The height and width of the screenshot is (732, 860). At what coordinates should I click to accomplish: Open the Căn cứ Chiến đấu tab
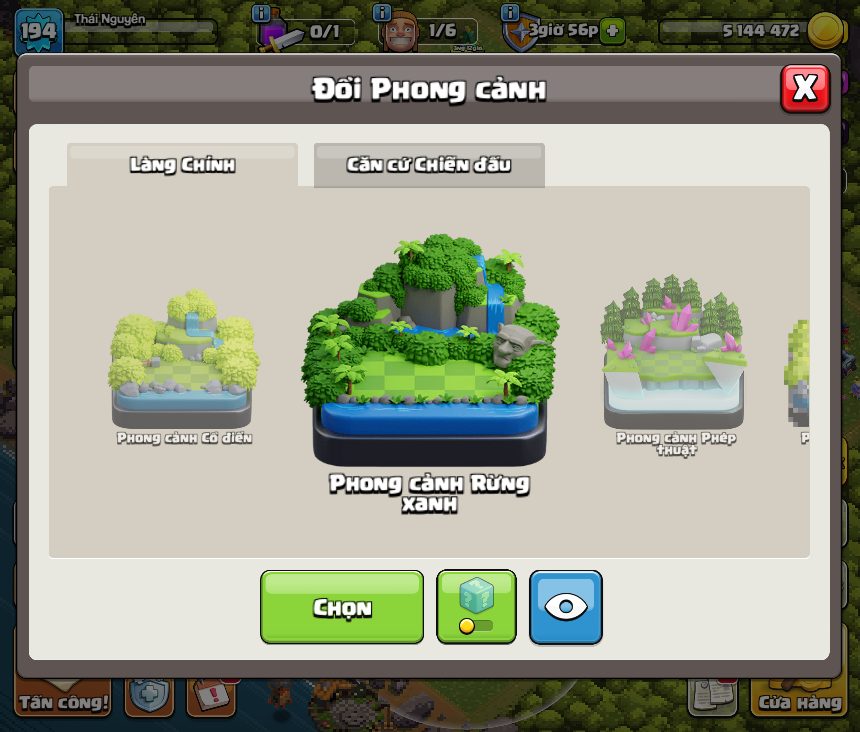[429, 165]
